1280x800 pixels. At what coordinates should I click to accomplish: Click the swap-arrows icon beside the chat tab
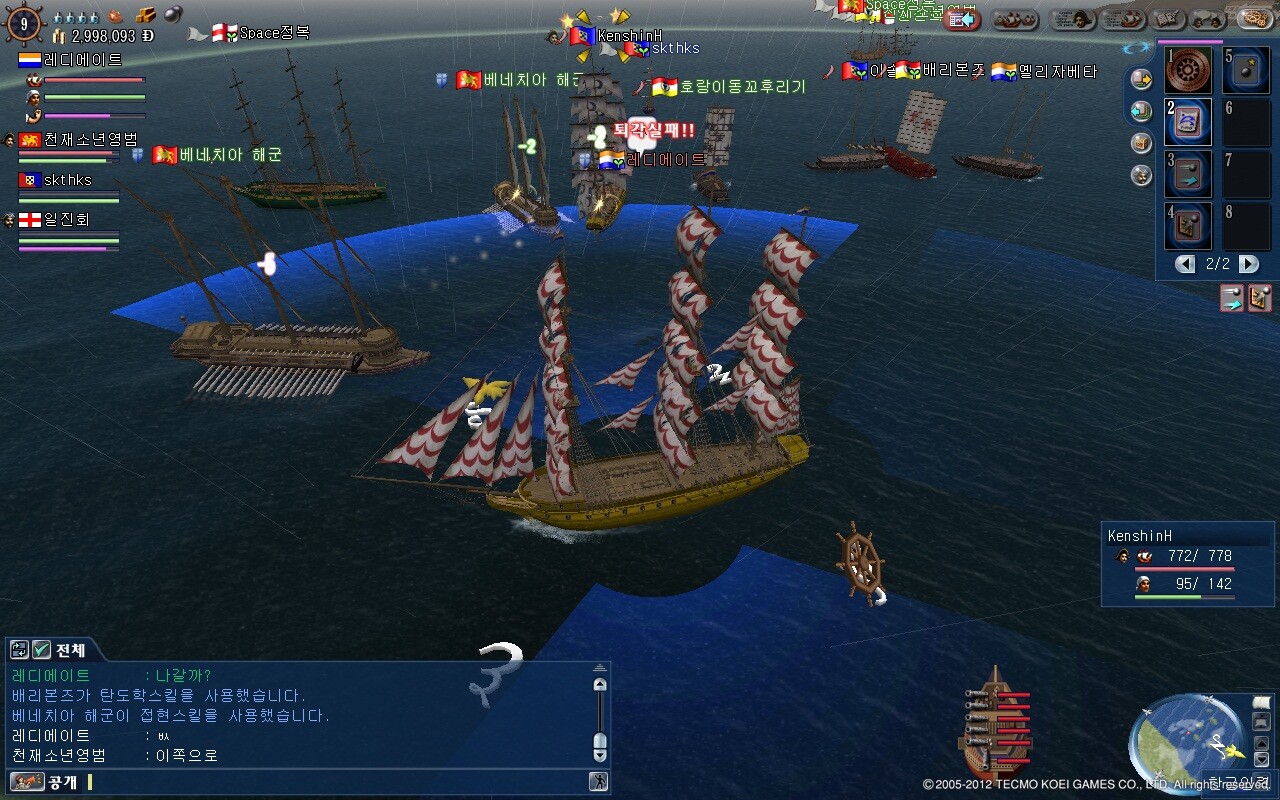tap(19, 650)
